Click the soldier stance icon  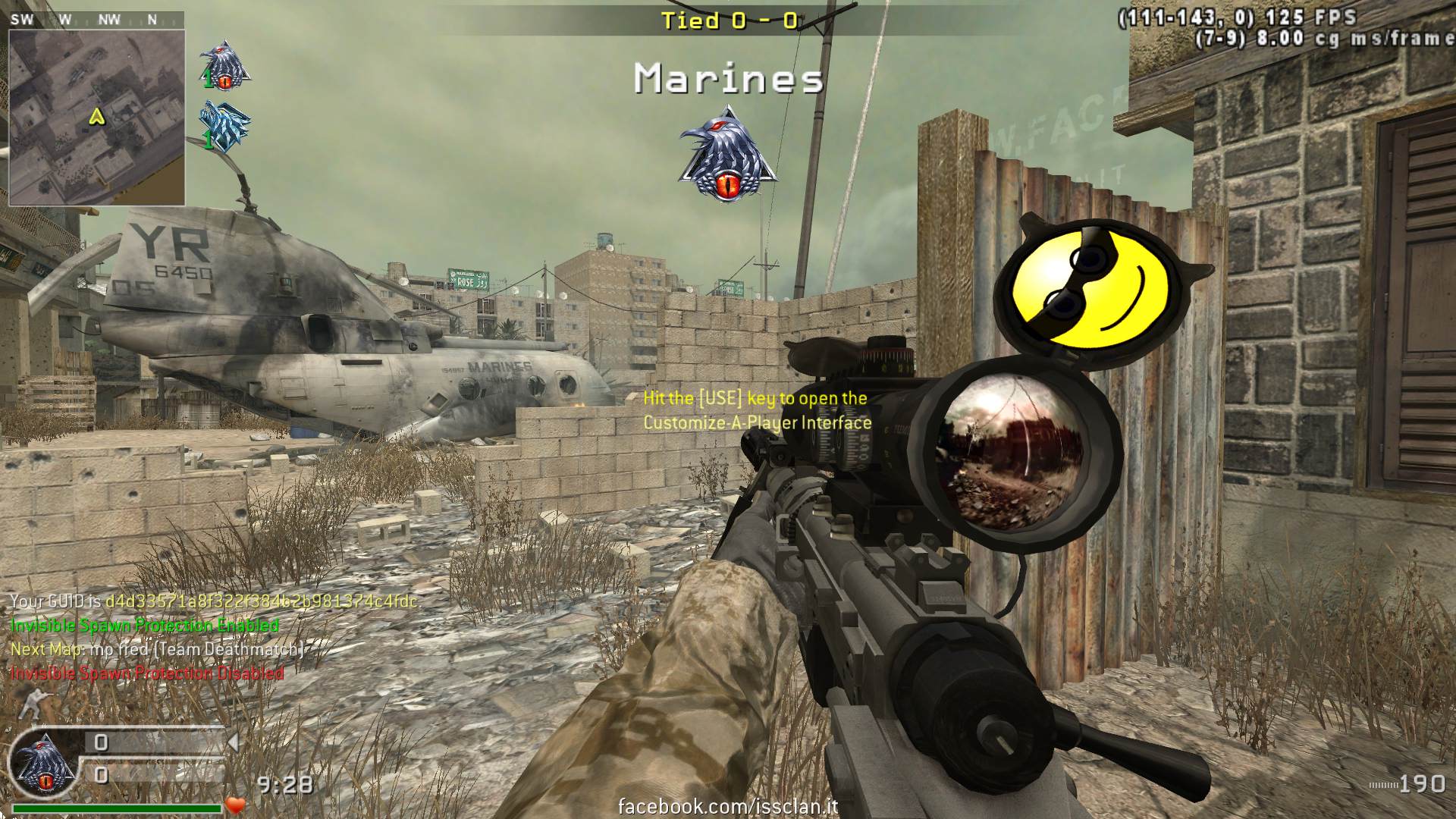35,703
